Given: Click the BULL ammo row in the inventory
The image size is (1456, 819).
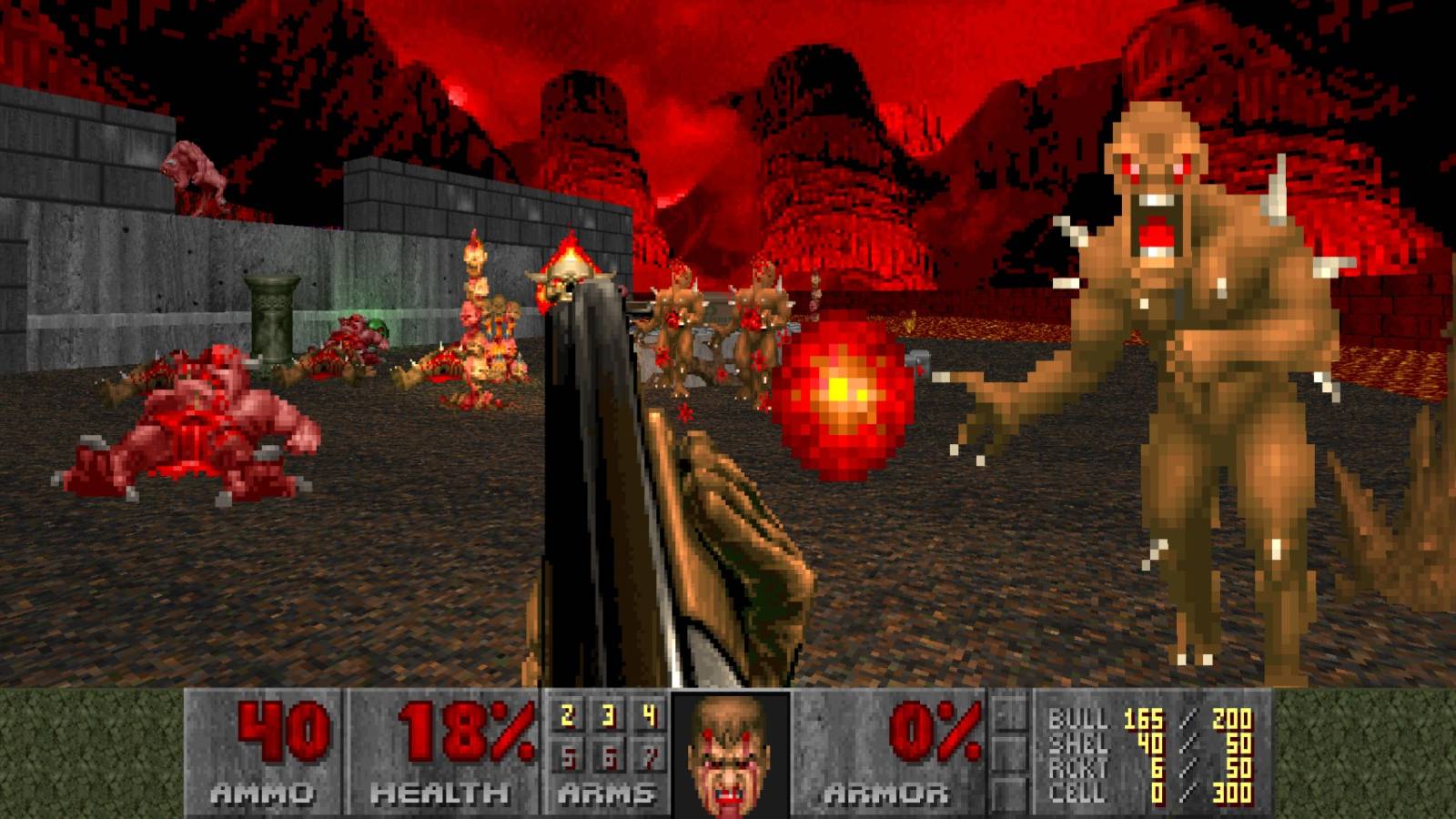Looking at the screenshot, I should click(x=1119, y=719).
